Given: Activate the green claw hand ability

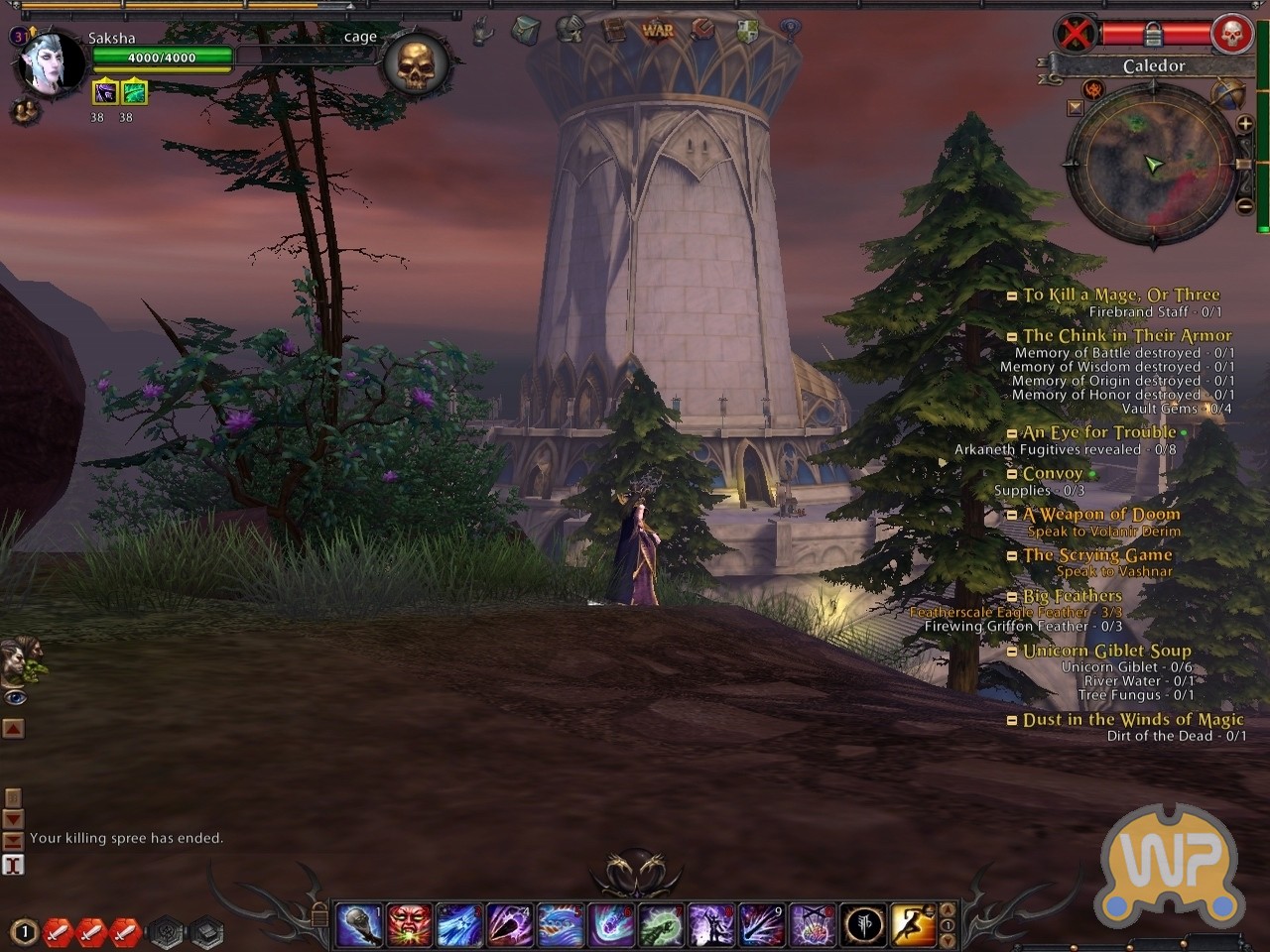Looking at the screenshot, I should pos(661,925).
